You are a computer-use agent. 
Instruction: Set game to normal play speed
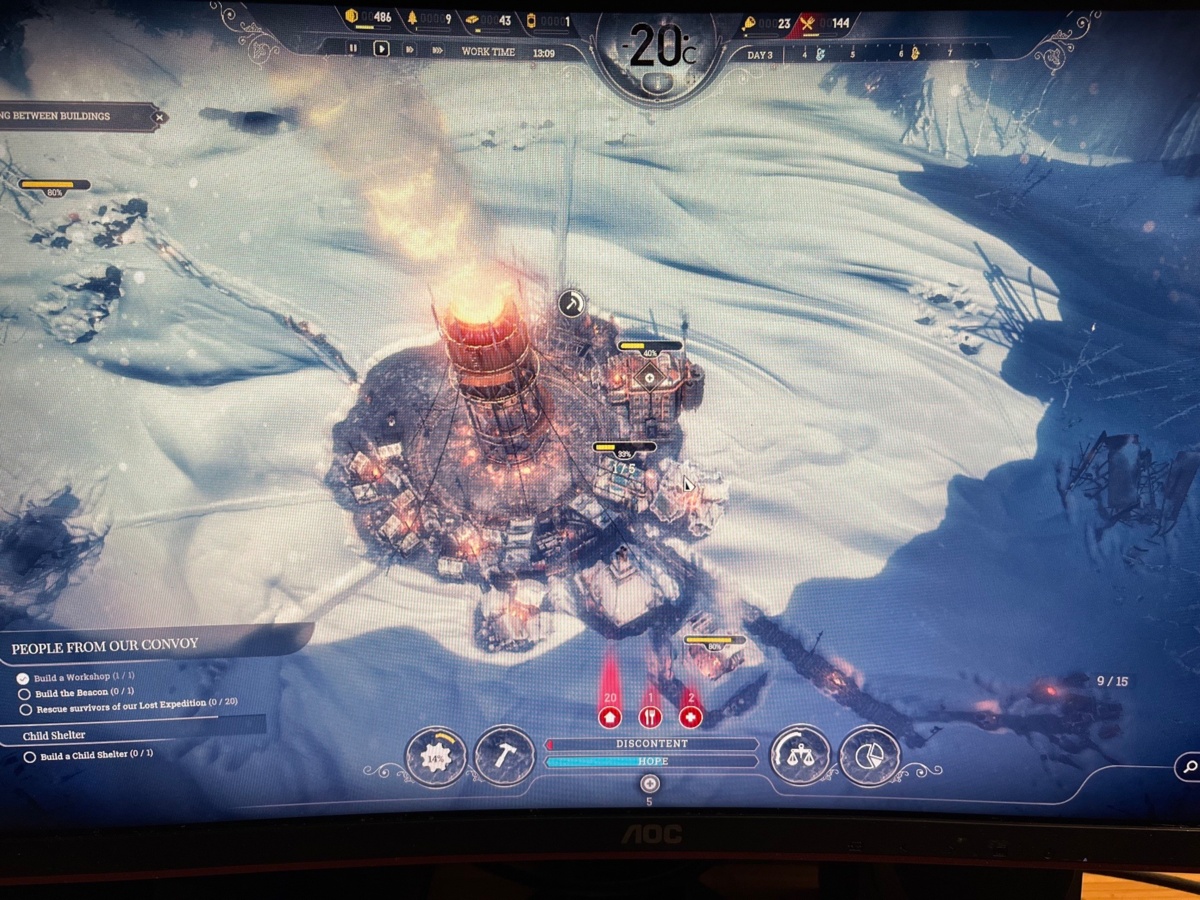(381, 48)
